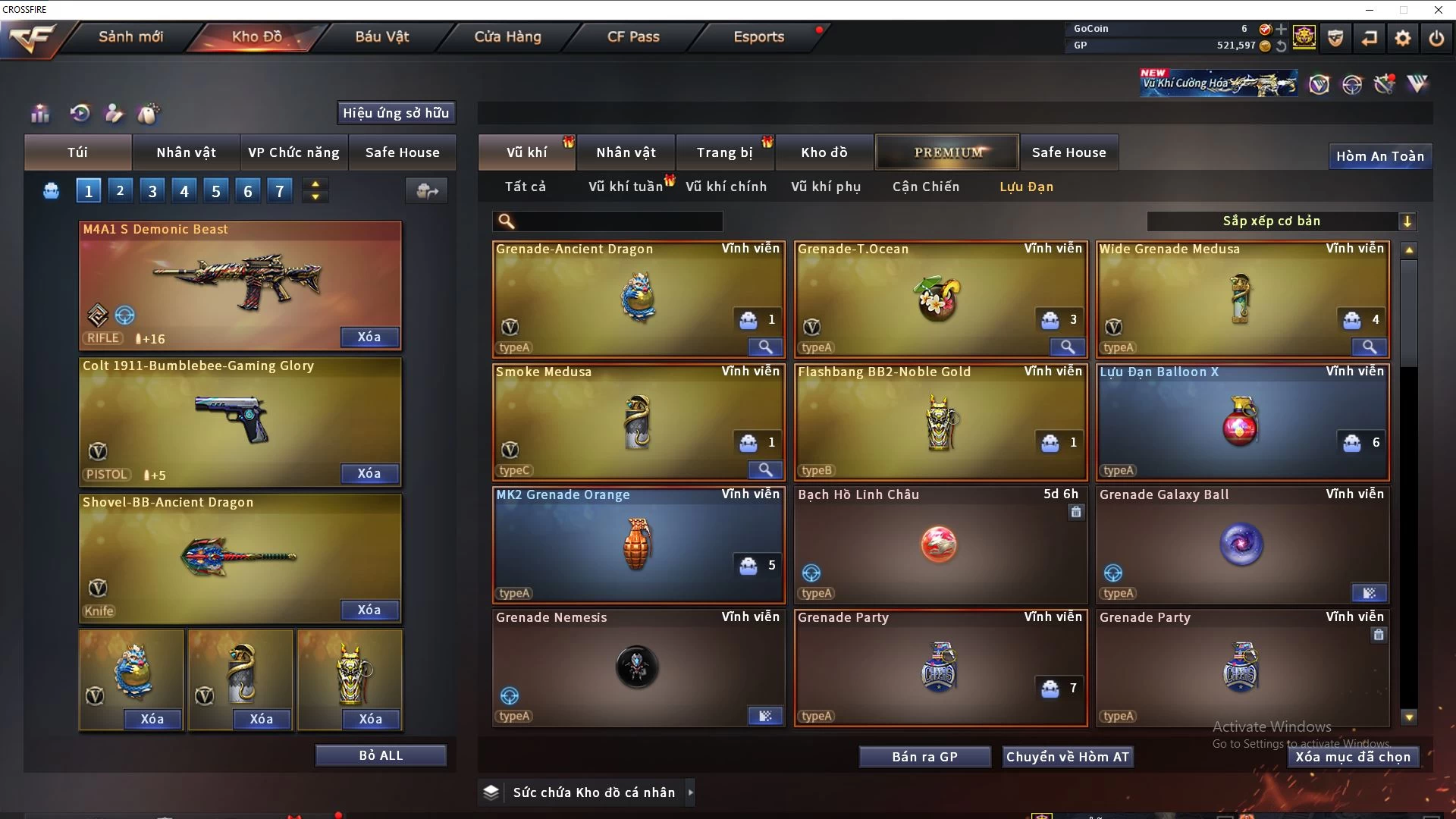Open the Sắp xếp cơ bản sort dropdown

[1281, 221]
